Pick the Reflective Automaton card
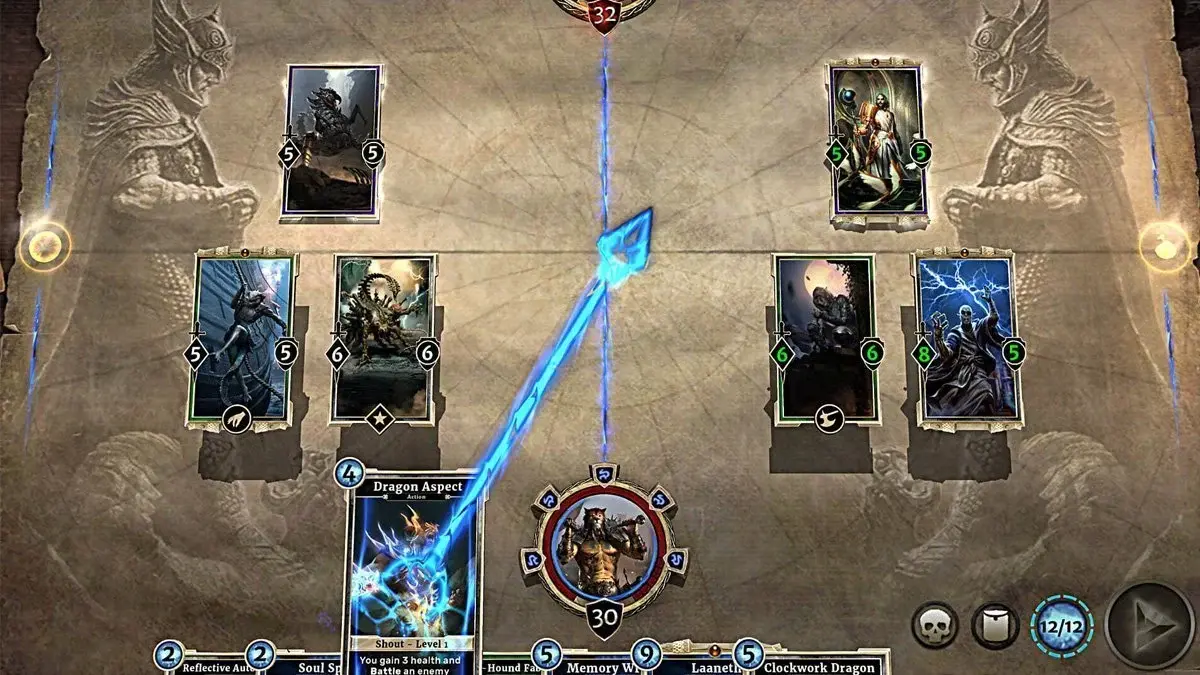1200x675 pixels. 208,665
